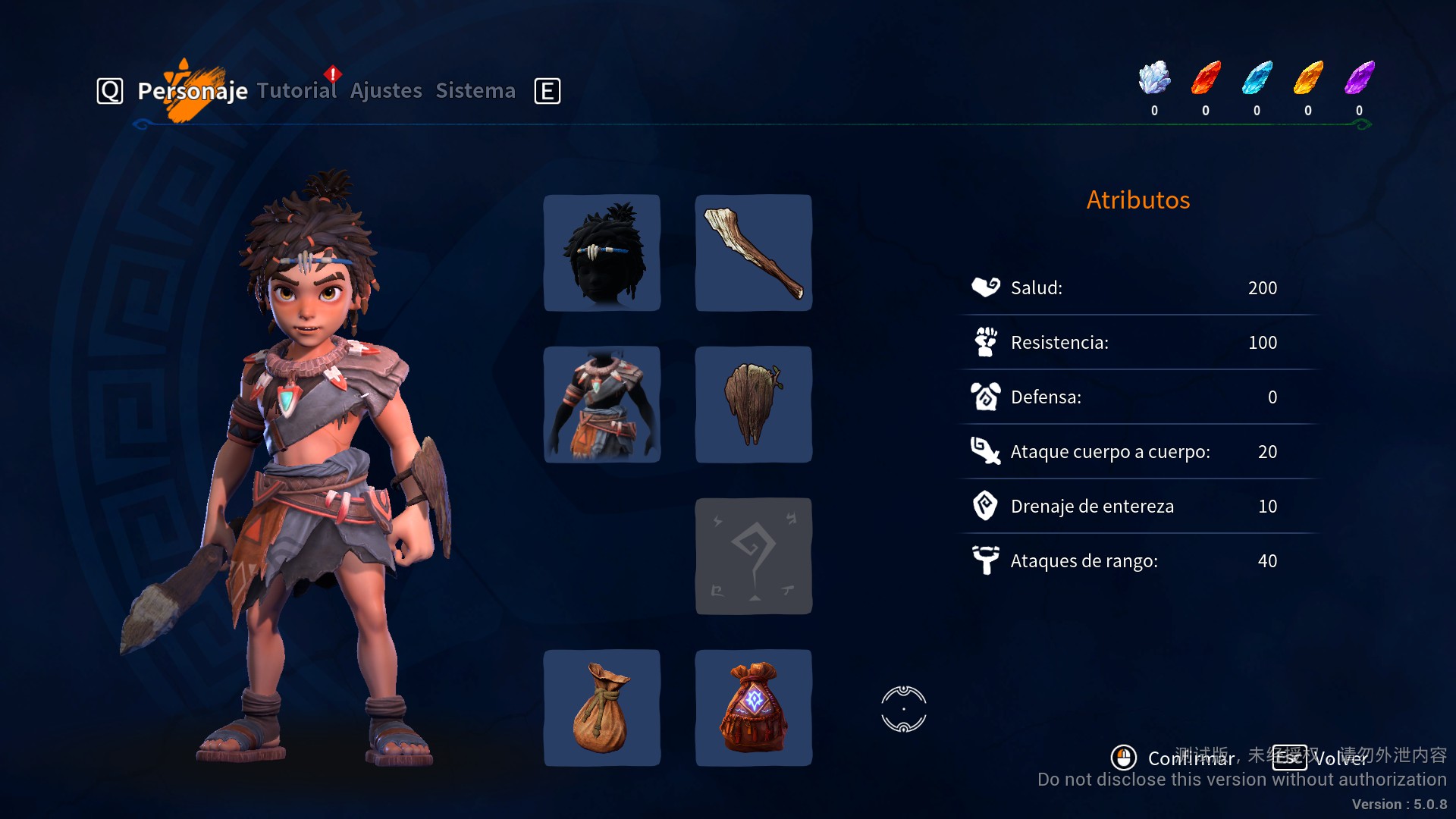
Task: Open the Tutorial tab
Action: tap(297, 91)
